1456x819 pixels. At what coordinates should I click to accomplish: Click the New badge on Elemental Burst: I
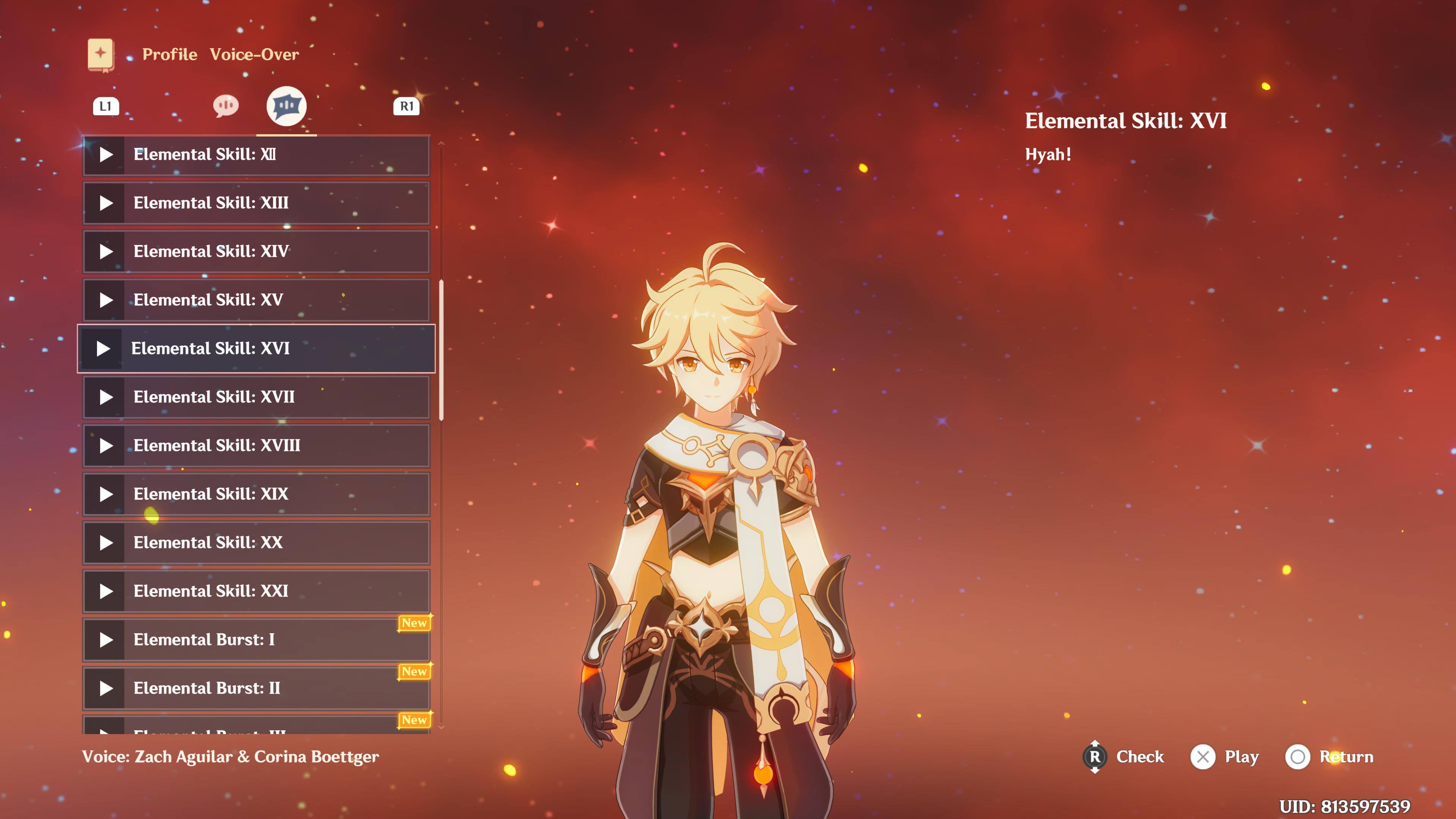pyautogui.click(x=415, y=623)
